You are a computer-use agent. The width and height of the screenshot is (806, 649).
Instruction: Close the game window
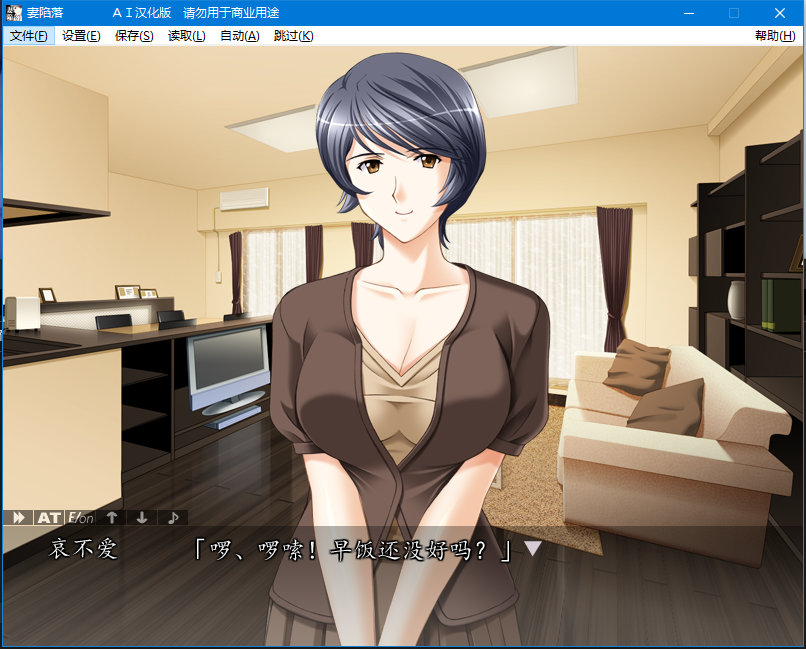(x=780, y=13)
